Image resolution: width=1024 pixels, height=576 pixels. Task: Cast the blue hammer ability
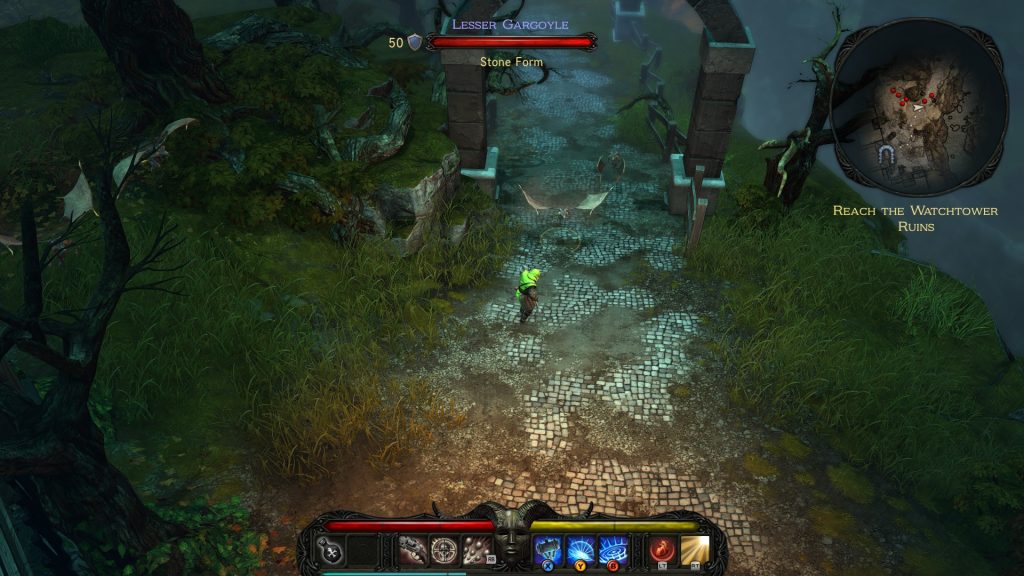pyautogui.click(x=548, y=549)
